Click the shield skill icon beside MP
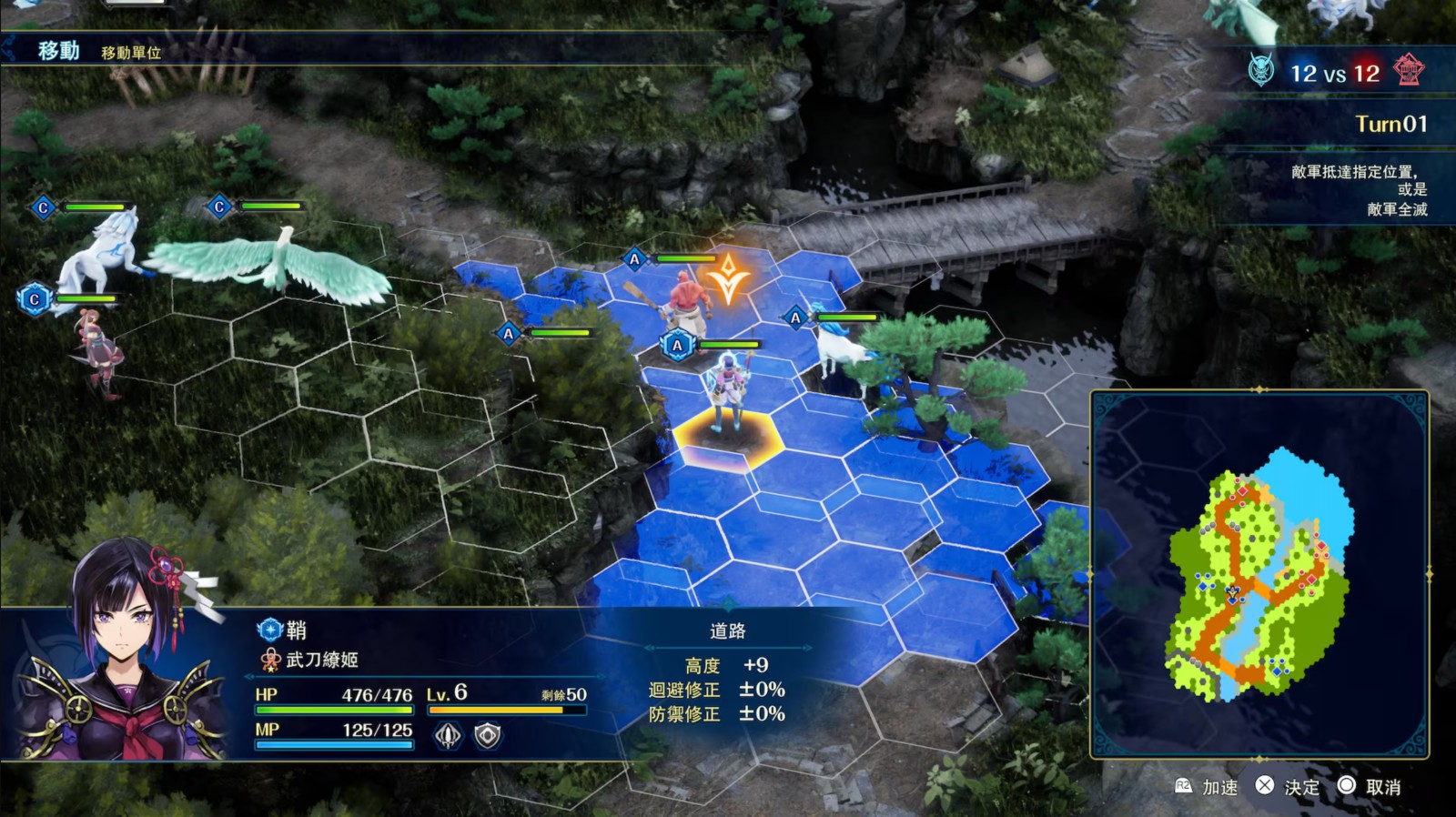The height and width of the screenshot is (817, 1456). pyautogui.click(x=488, y=735)
